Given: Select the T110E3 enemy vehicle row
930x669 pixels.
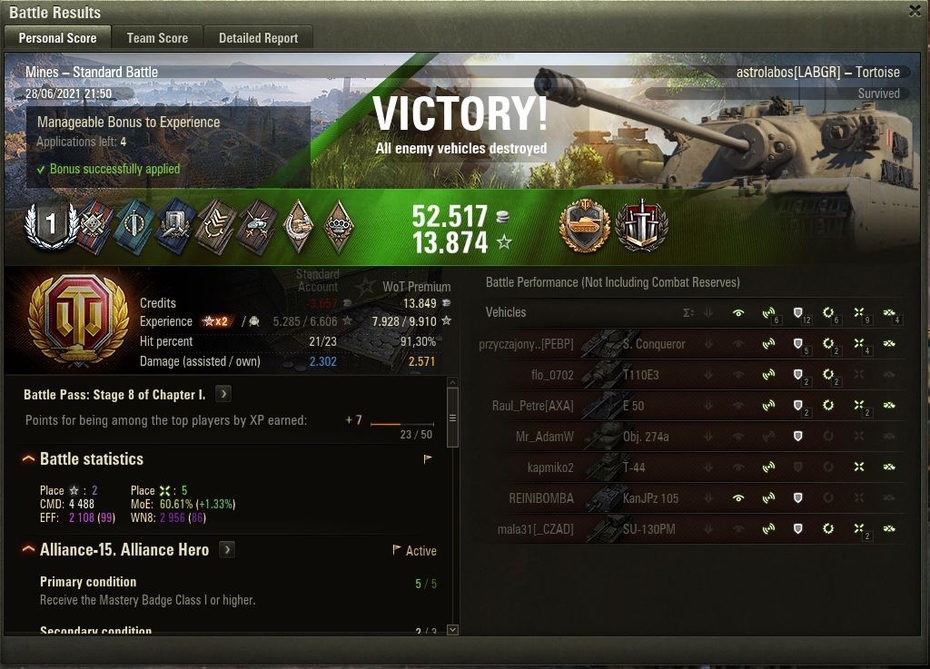Looking at the screenshot, I should point(641,375).
